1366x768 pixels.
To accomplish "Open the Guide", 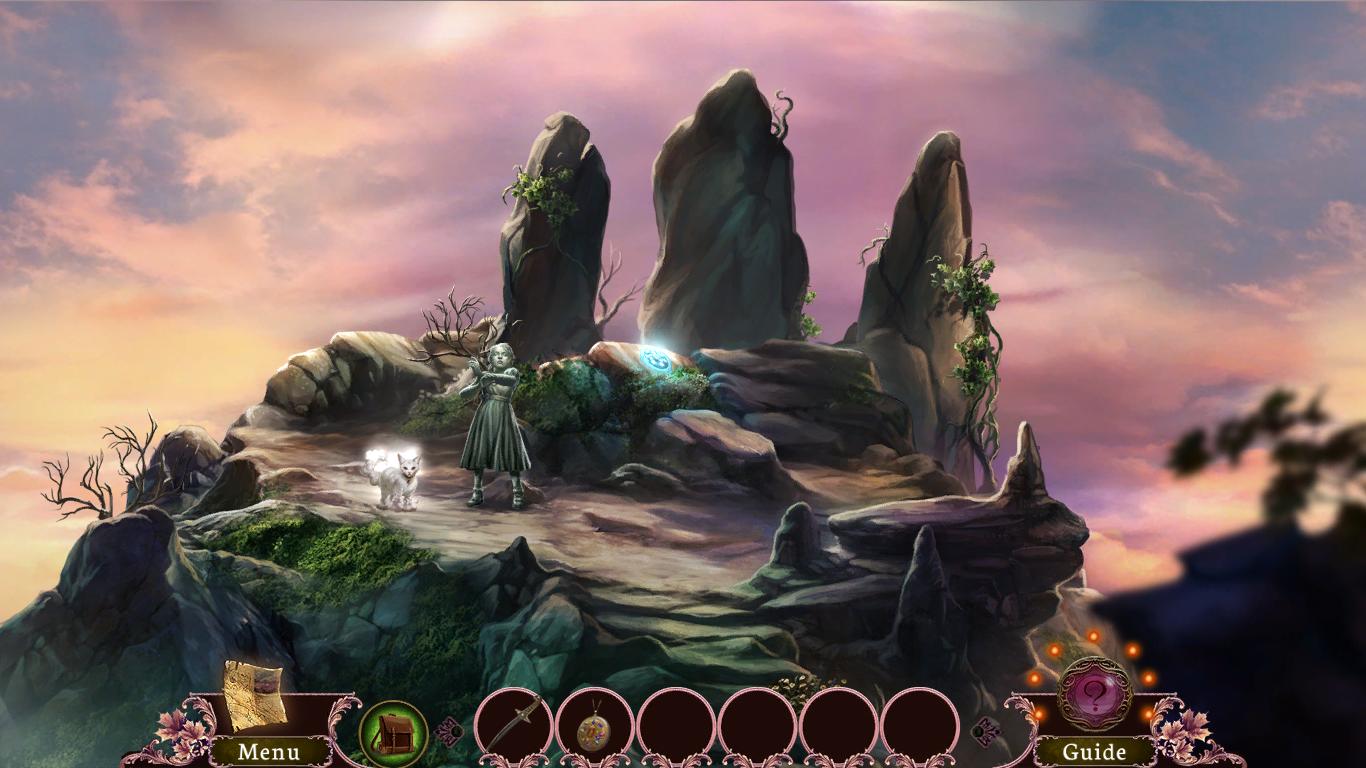I will 1094,750.
